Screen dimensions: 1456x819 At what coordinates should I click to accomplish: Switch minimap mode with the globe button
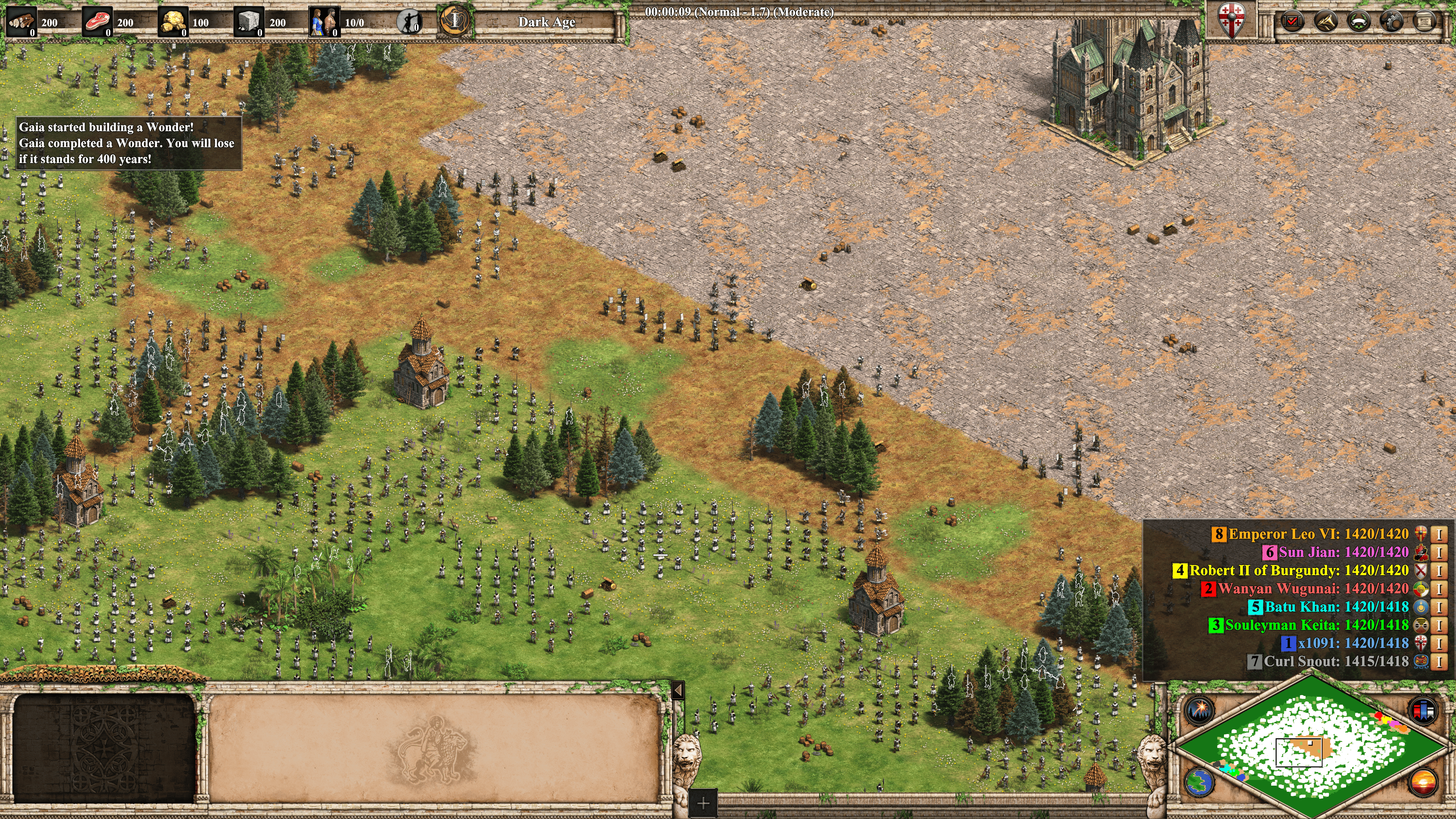tap(1199, 783)
